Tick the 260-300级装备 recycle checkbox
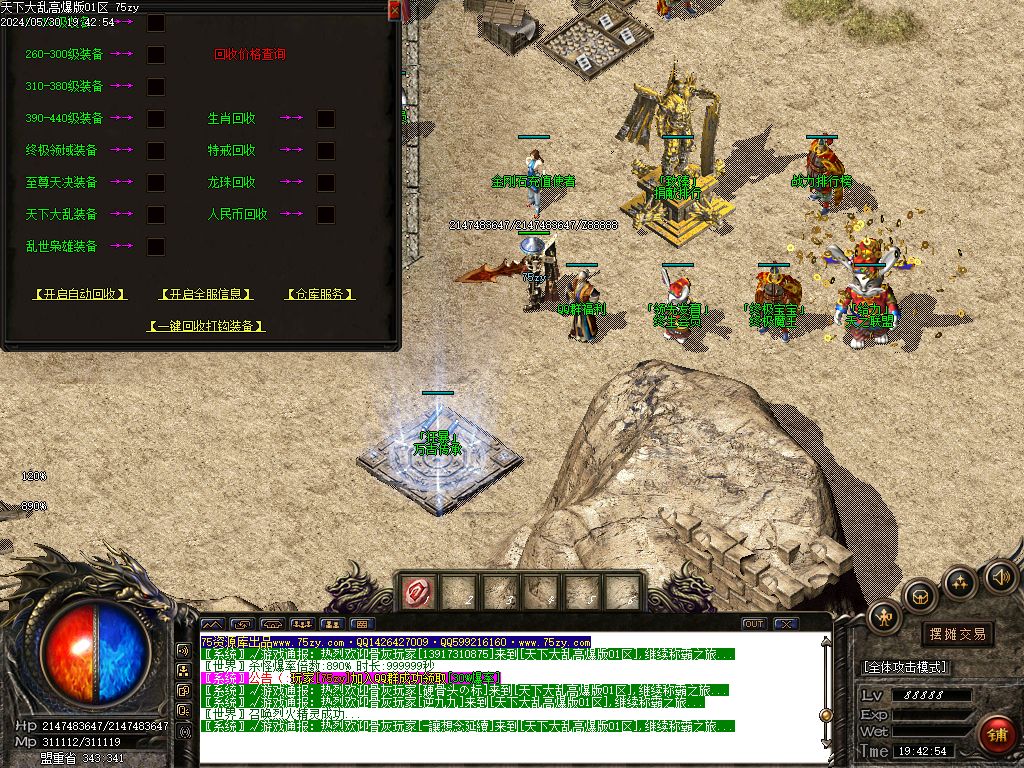The width and height of the screenshot is (1024, 768). 156,55
